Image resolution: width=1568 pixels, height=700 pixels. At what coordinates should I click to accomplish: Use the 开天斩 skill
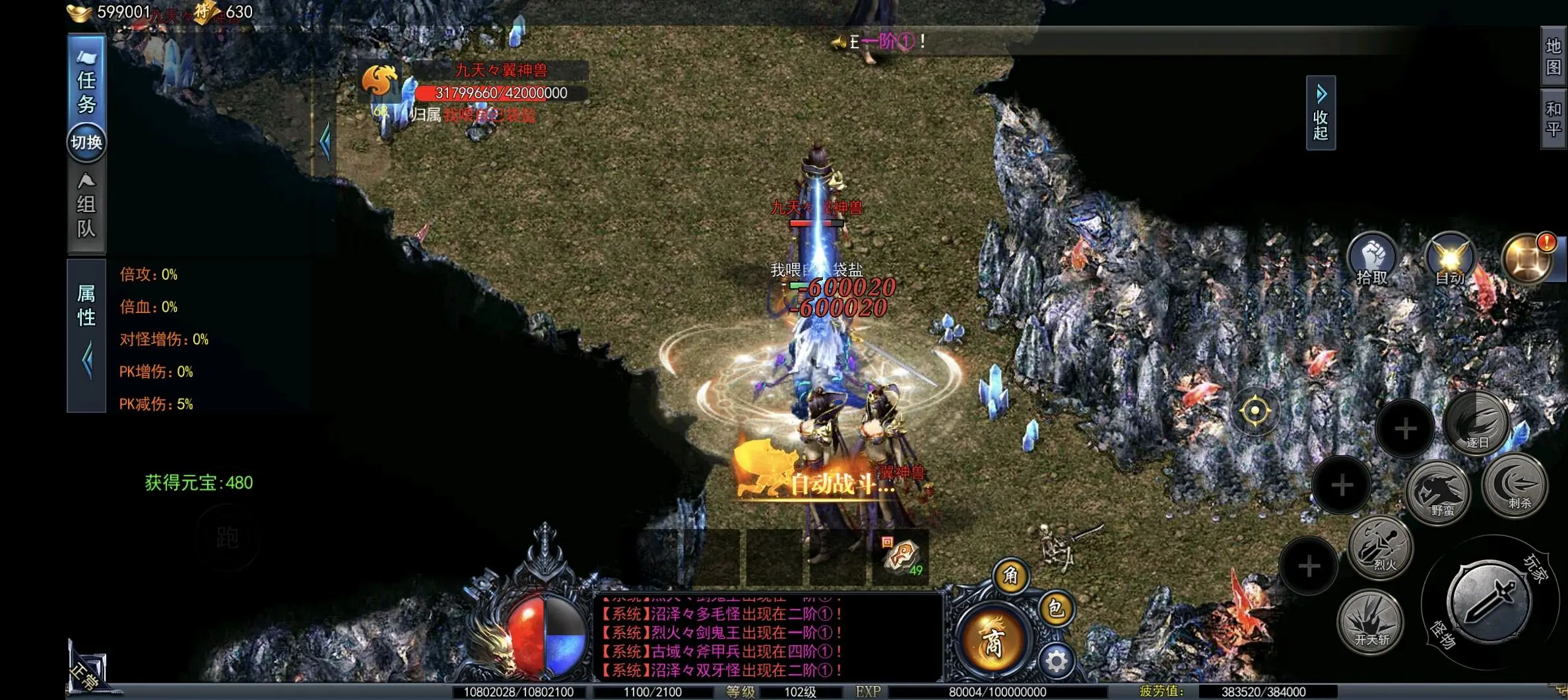[1371, 621]
